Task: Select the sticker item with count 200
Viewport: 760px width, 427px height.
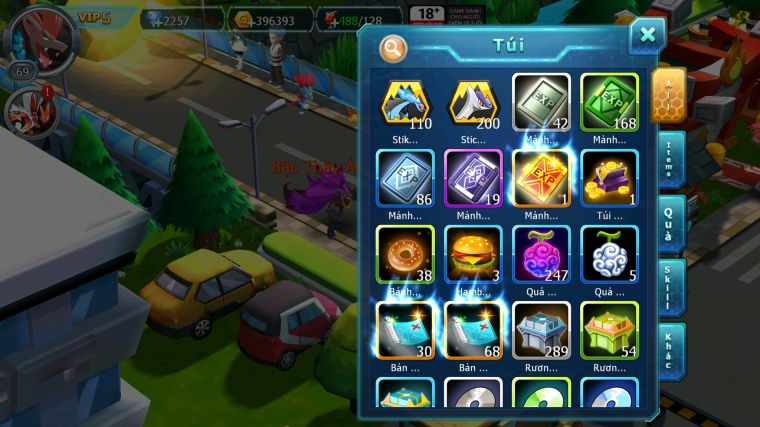Action: point(473,104)
